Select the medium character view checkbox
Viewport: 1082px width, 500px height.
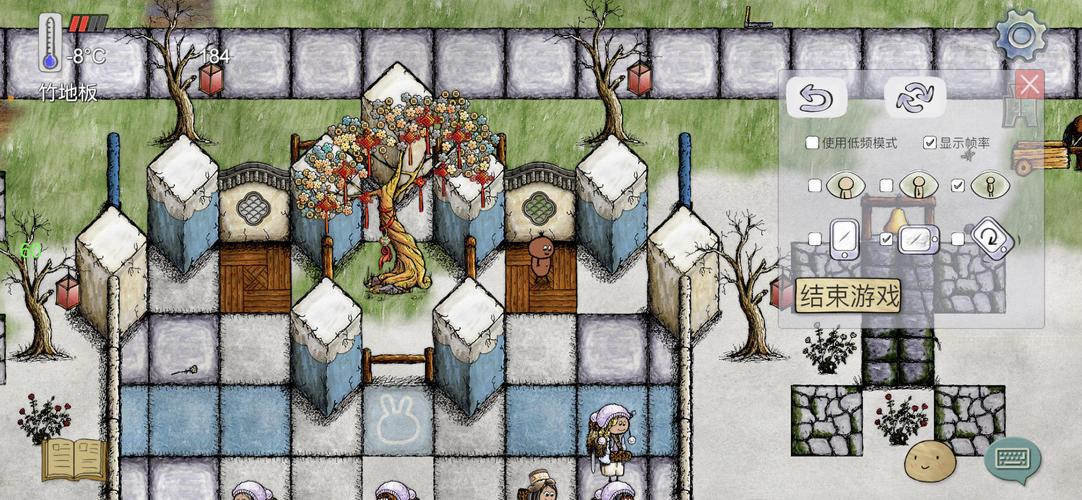pyautogui.click(x=886, y=186)
